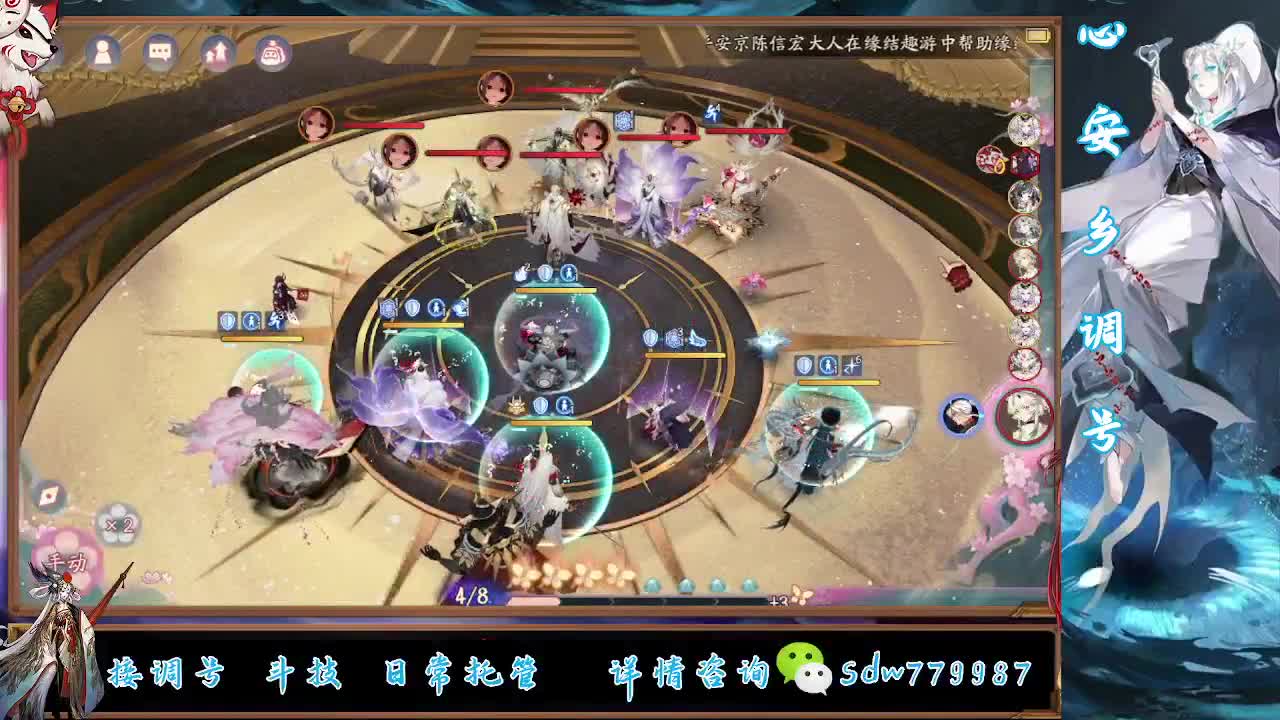Click the large boss portrait in the action bar

point(1023,414)
